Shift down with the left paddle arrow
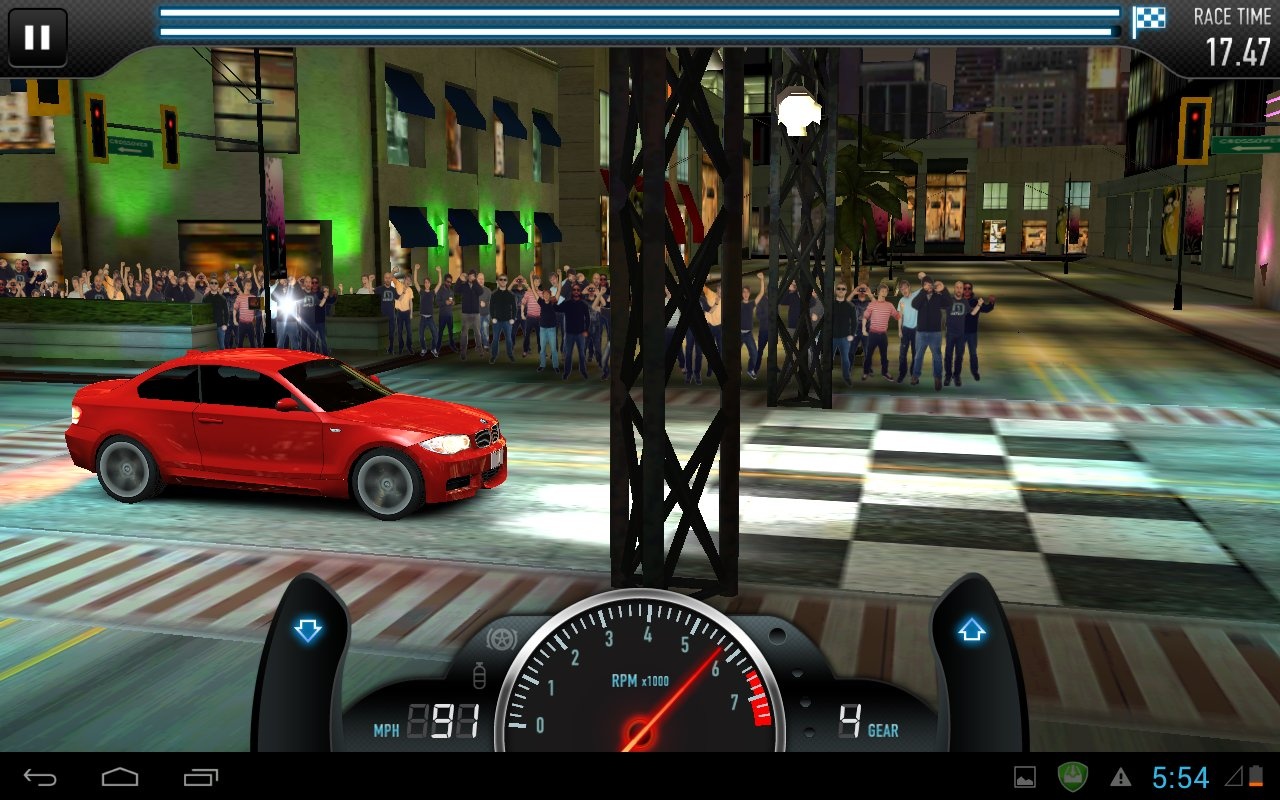 pos(307,631)
